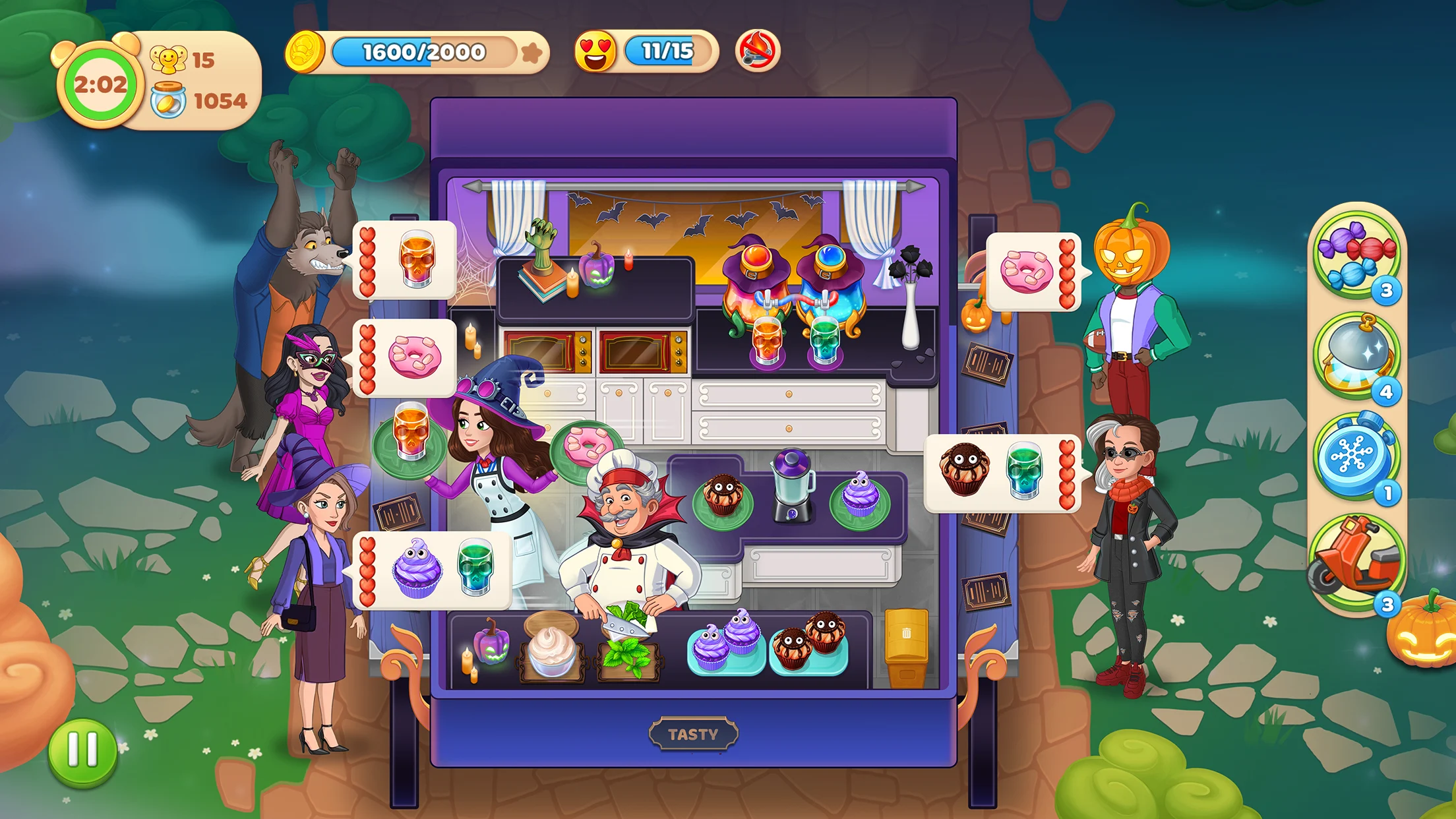The height and width of the screenshot is (819, 1456).
Task: Take a chocolate spider cupcake from teal tray
Action: [808, 643]
